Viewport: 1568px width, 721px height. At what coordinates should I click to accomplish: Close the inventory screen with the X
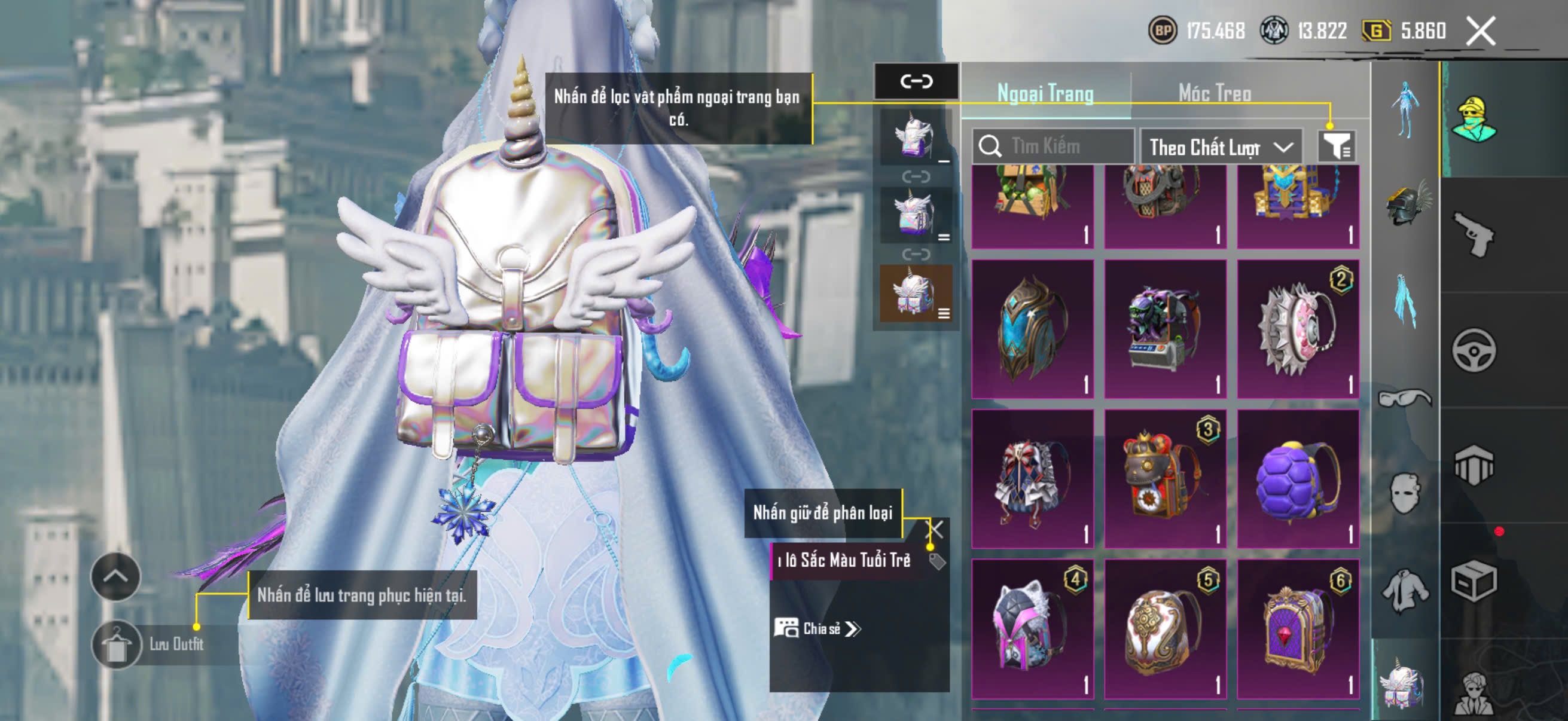tap(1480, 30)
